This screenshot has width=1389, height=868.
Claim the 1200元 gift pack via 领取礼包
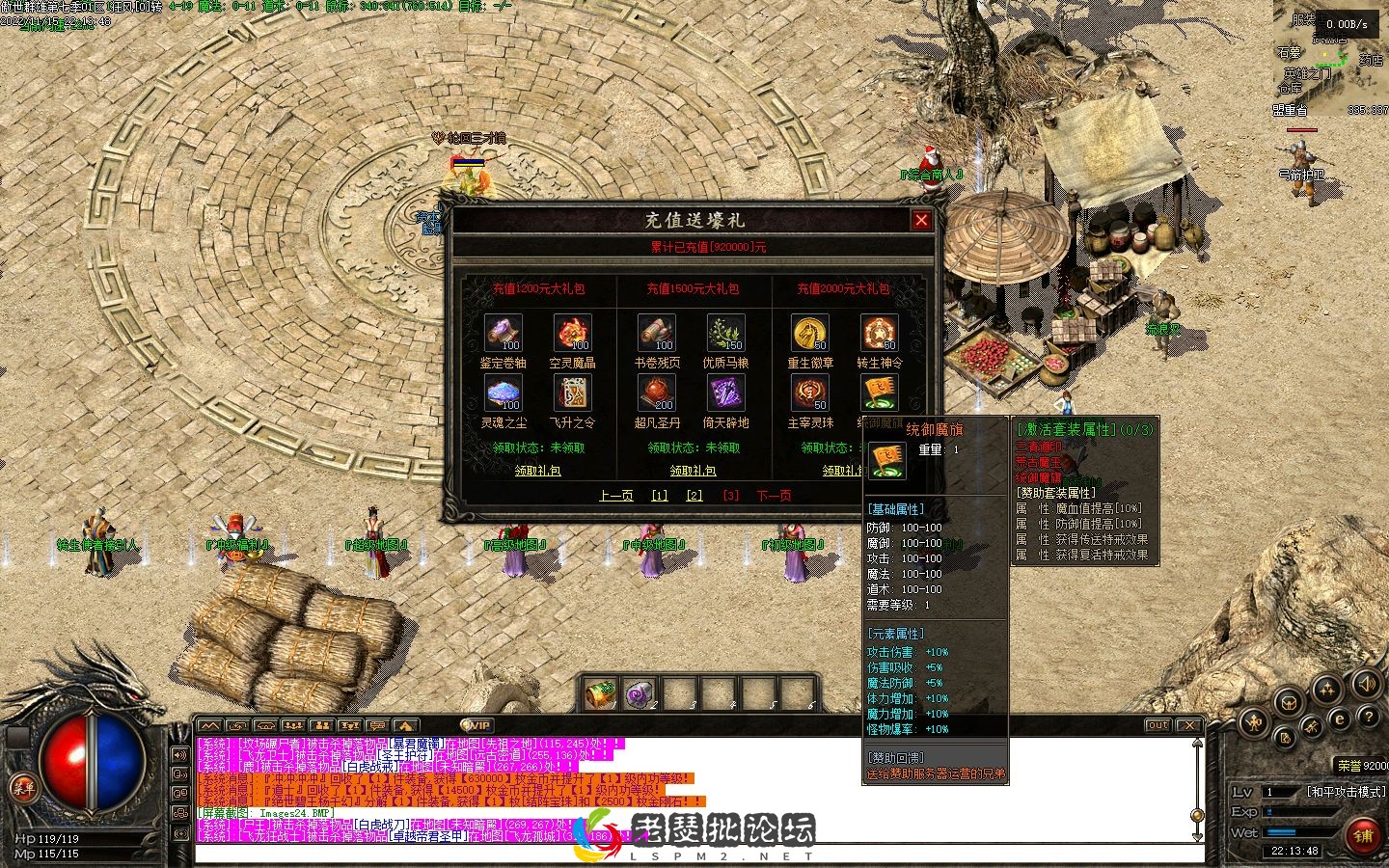pos(537,471)
